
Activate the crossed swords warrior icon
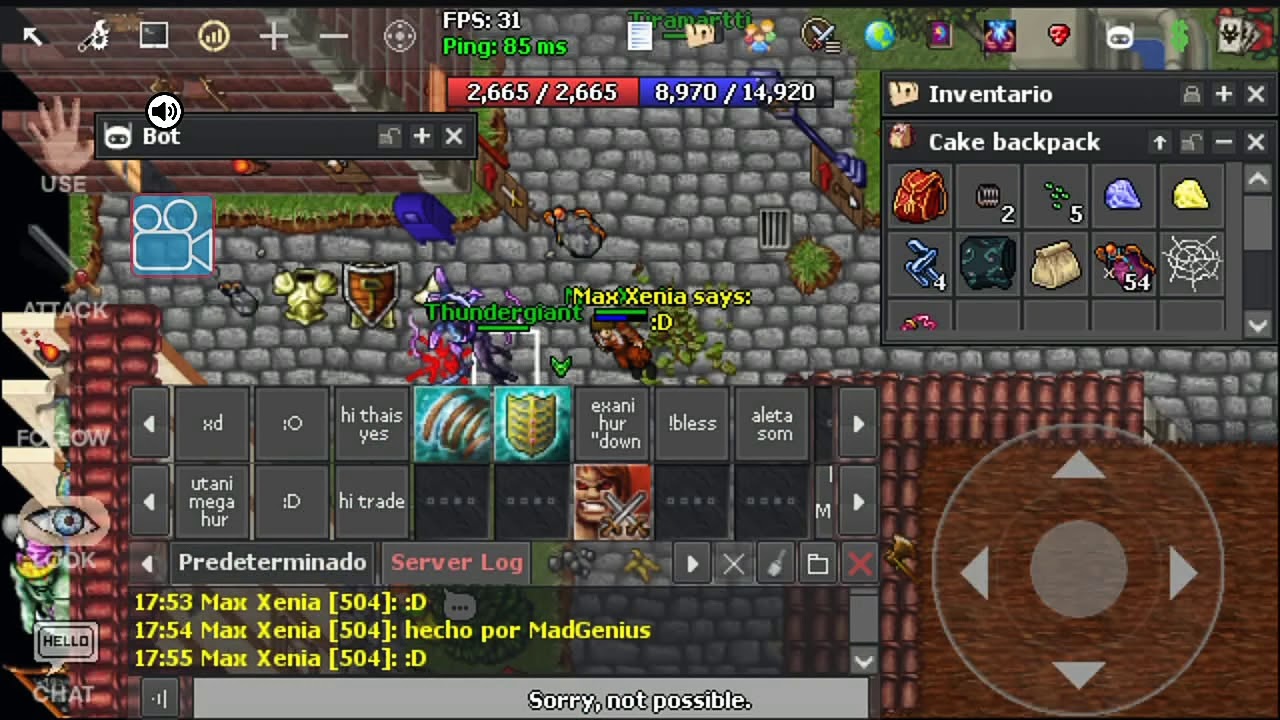point(612,502)
